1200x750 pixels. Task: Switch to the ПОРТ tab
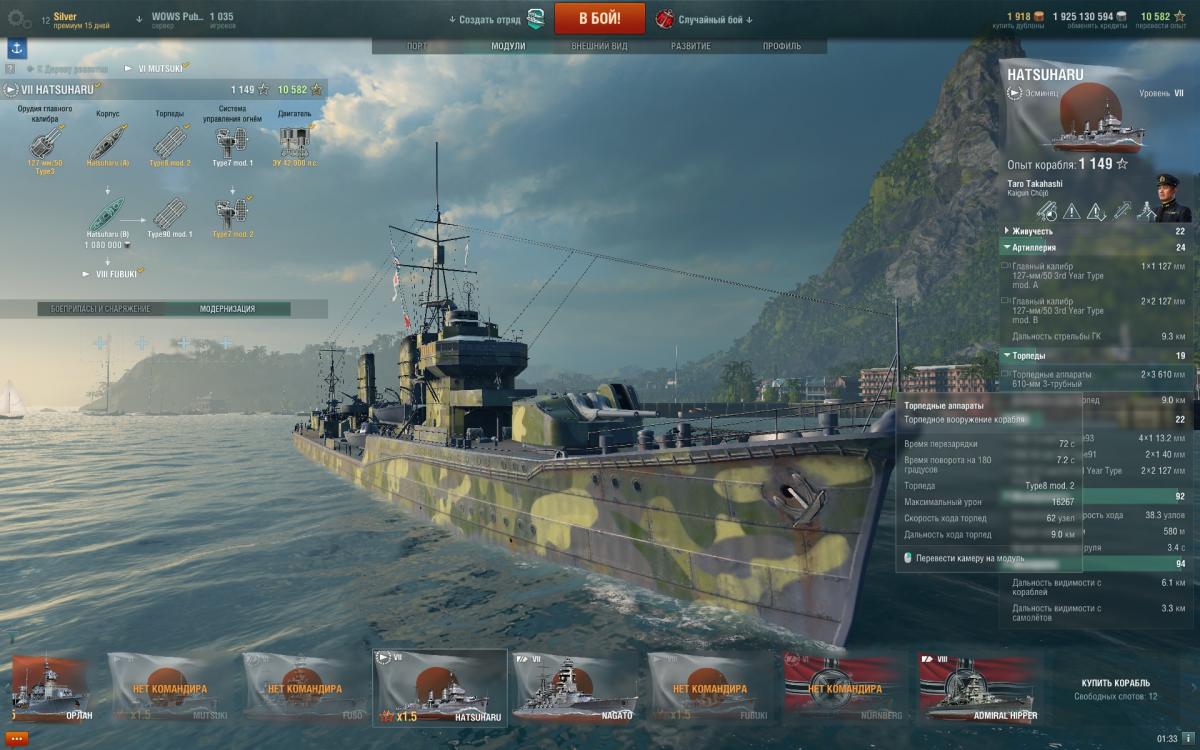tap(418, 46)
